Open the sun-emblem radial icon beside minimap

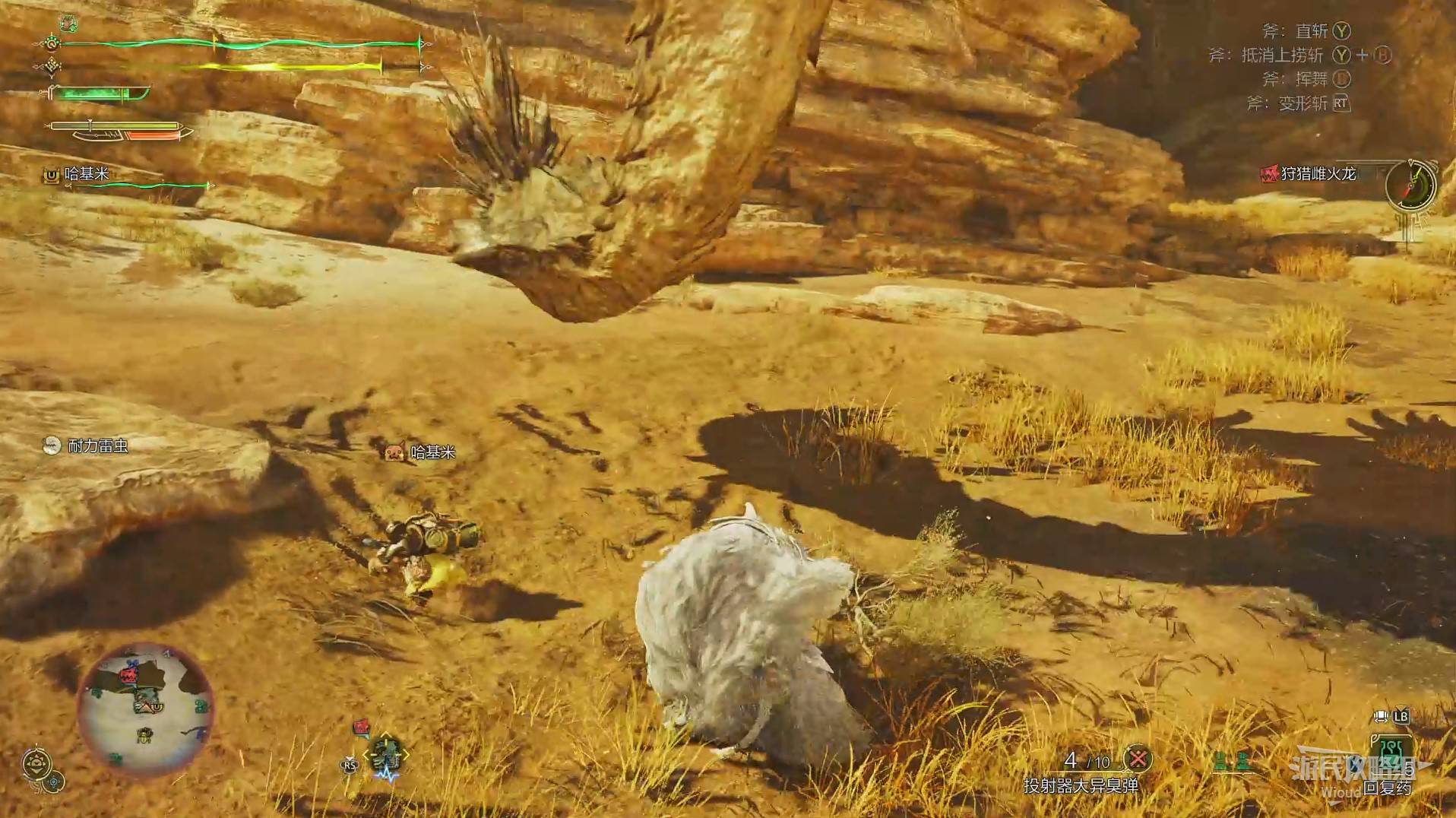click(36, 763)
